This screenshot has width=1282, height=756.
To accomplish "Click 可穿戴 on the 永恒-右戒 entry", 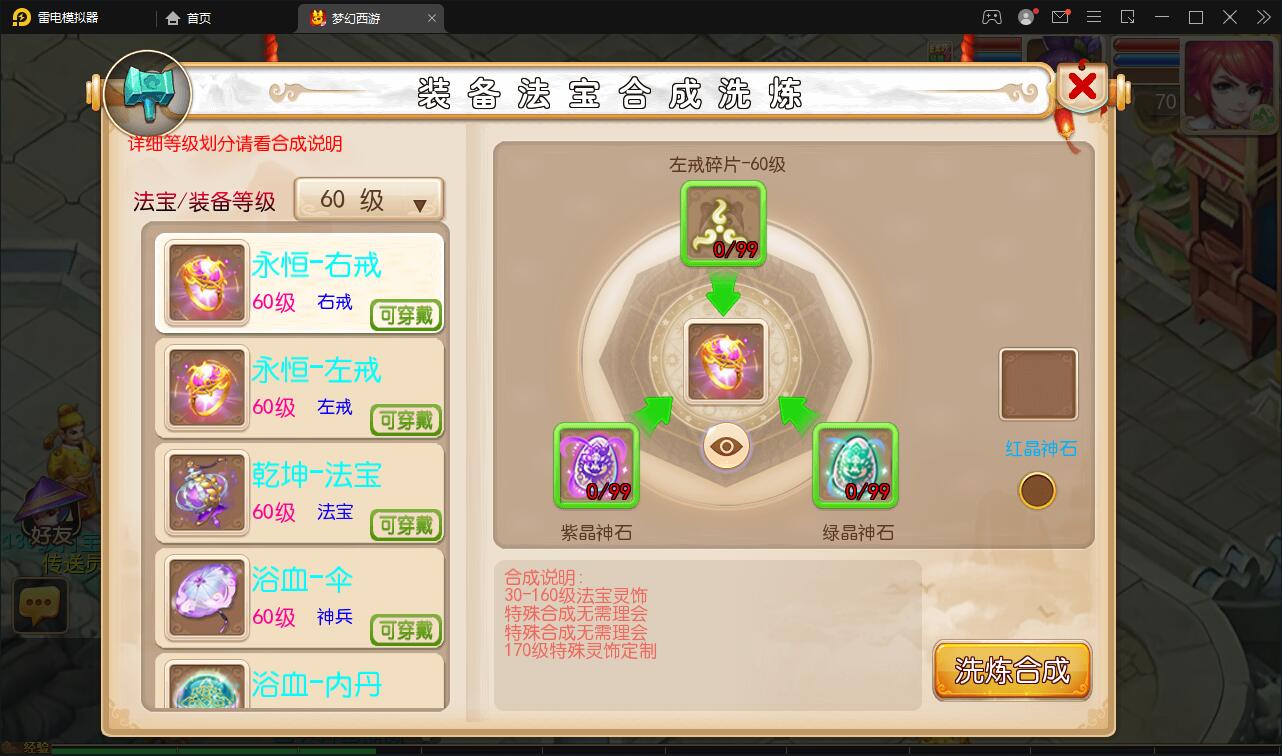I will pyautogui.click(x=405, y=316).
